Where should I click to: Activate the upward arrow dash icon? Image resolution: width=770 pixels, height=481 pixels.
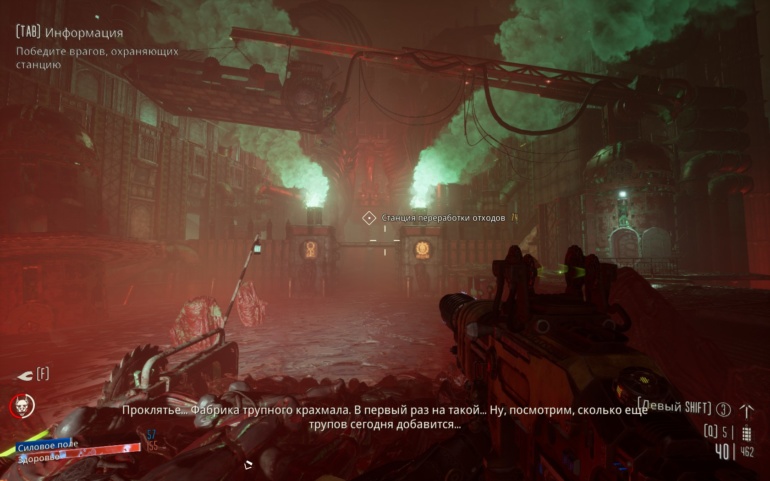coord(746,409)
